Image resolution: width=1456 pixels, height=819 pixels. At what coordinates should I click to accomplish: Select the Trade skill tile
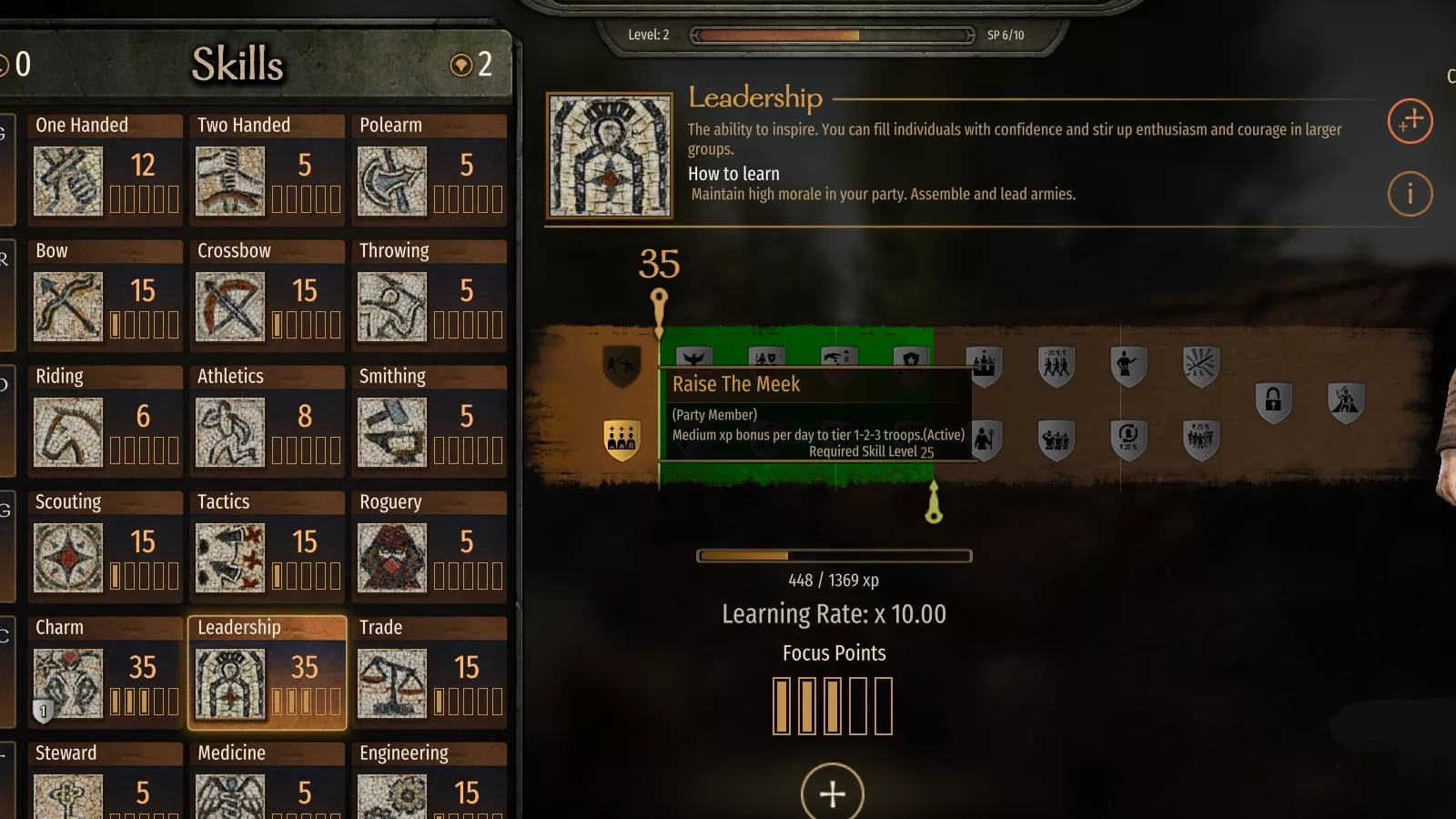coord(430,672)
